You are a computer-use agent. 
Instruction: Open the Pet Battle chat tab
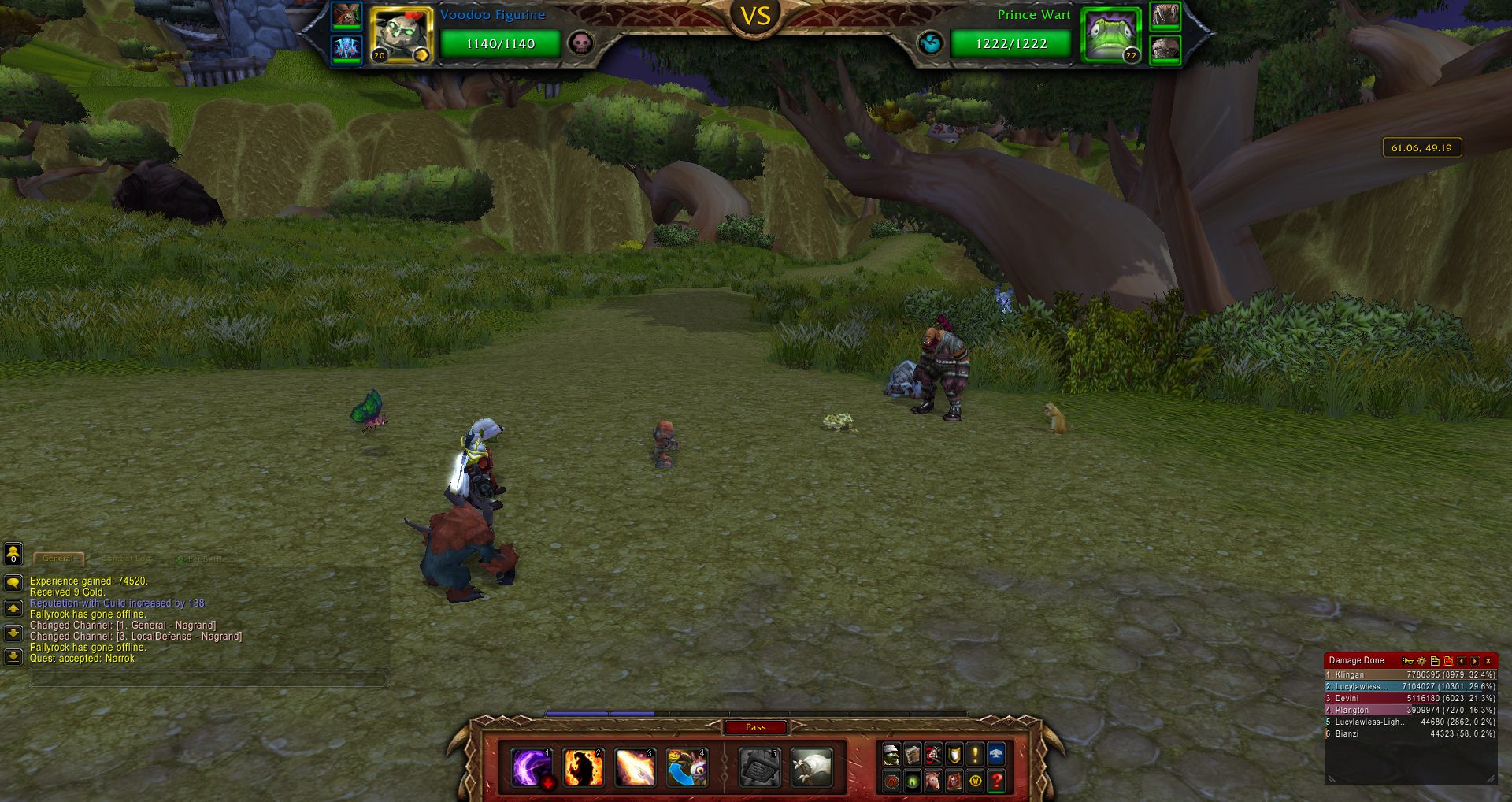(206, 559)
